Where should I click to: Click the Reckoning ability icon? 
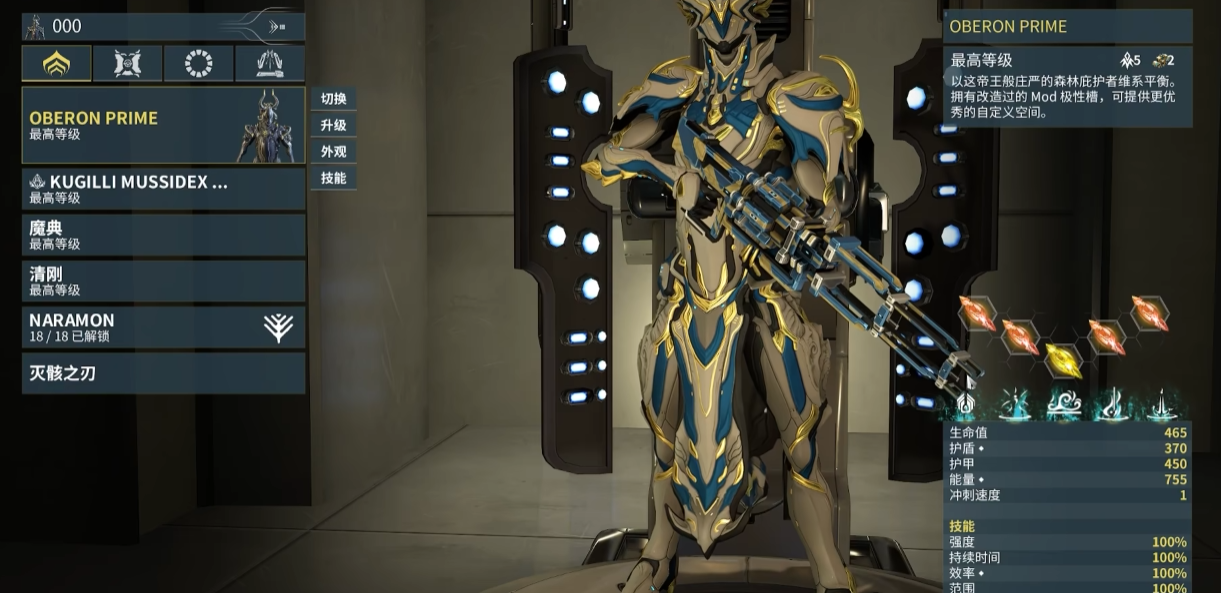pyautogui.click(x=1160, y=405)
